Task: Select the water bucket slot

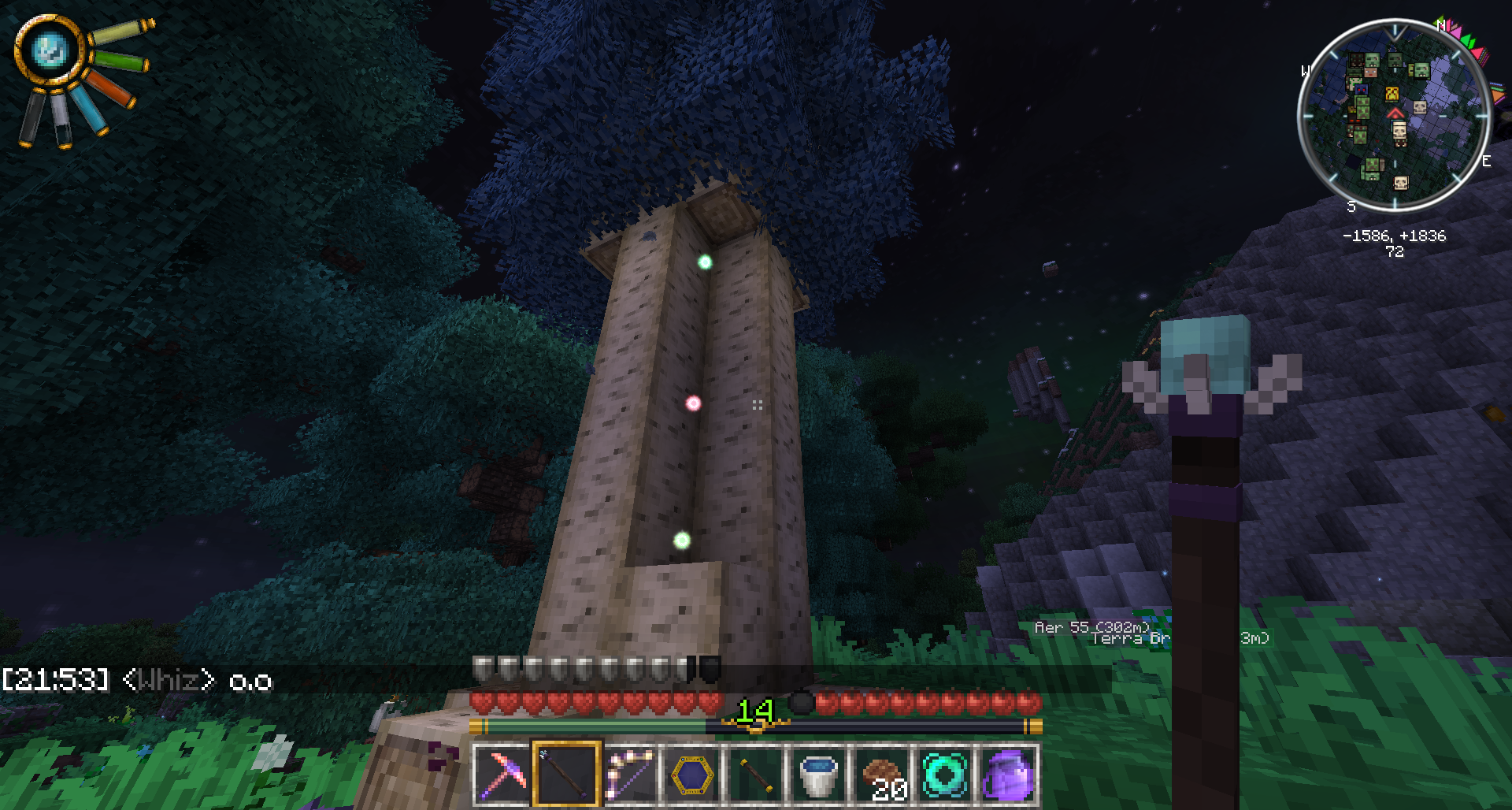Action: [819, 775]
